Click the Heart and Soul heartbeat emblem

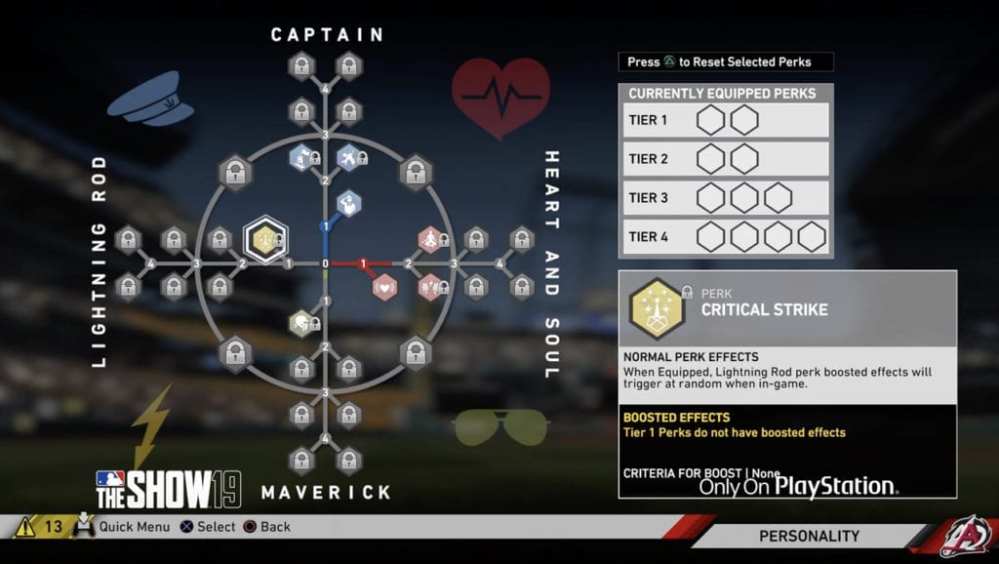click(x=500, y=96)
